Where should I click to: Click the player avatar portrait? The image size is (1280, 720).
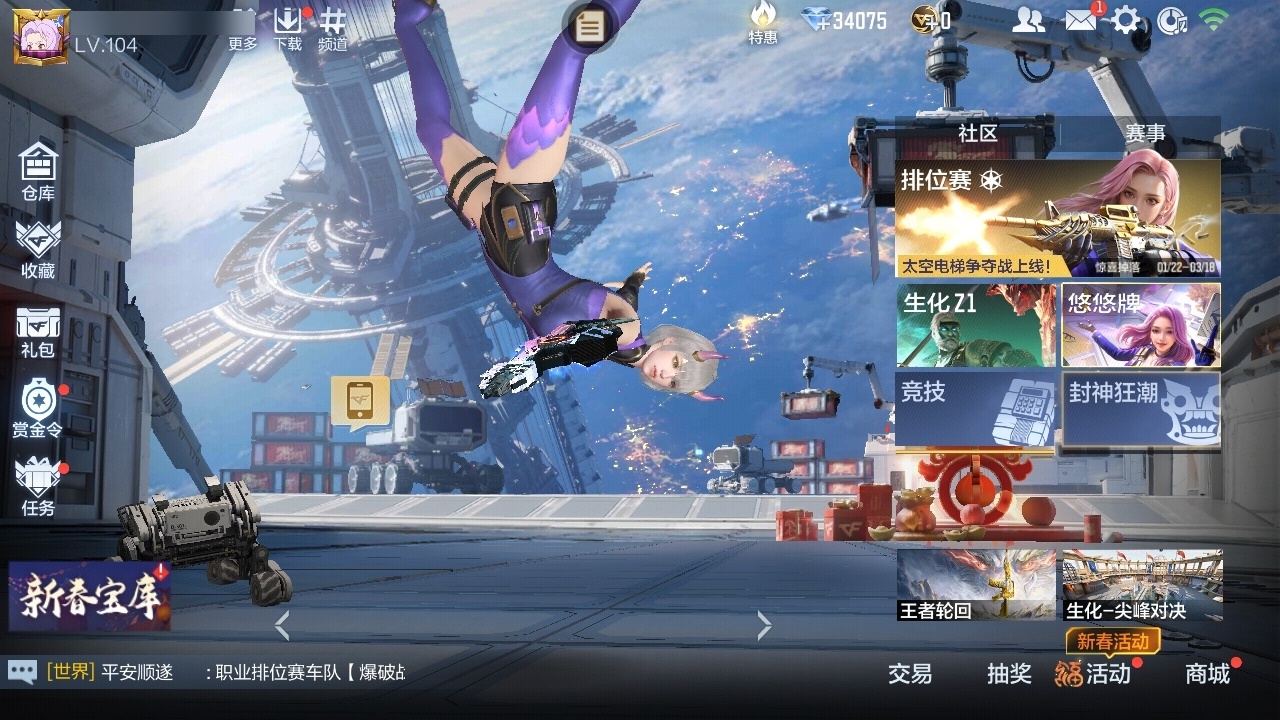40,36
